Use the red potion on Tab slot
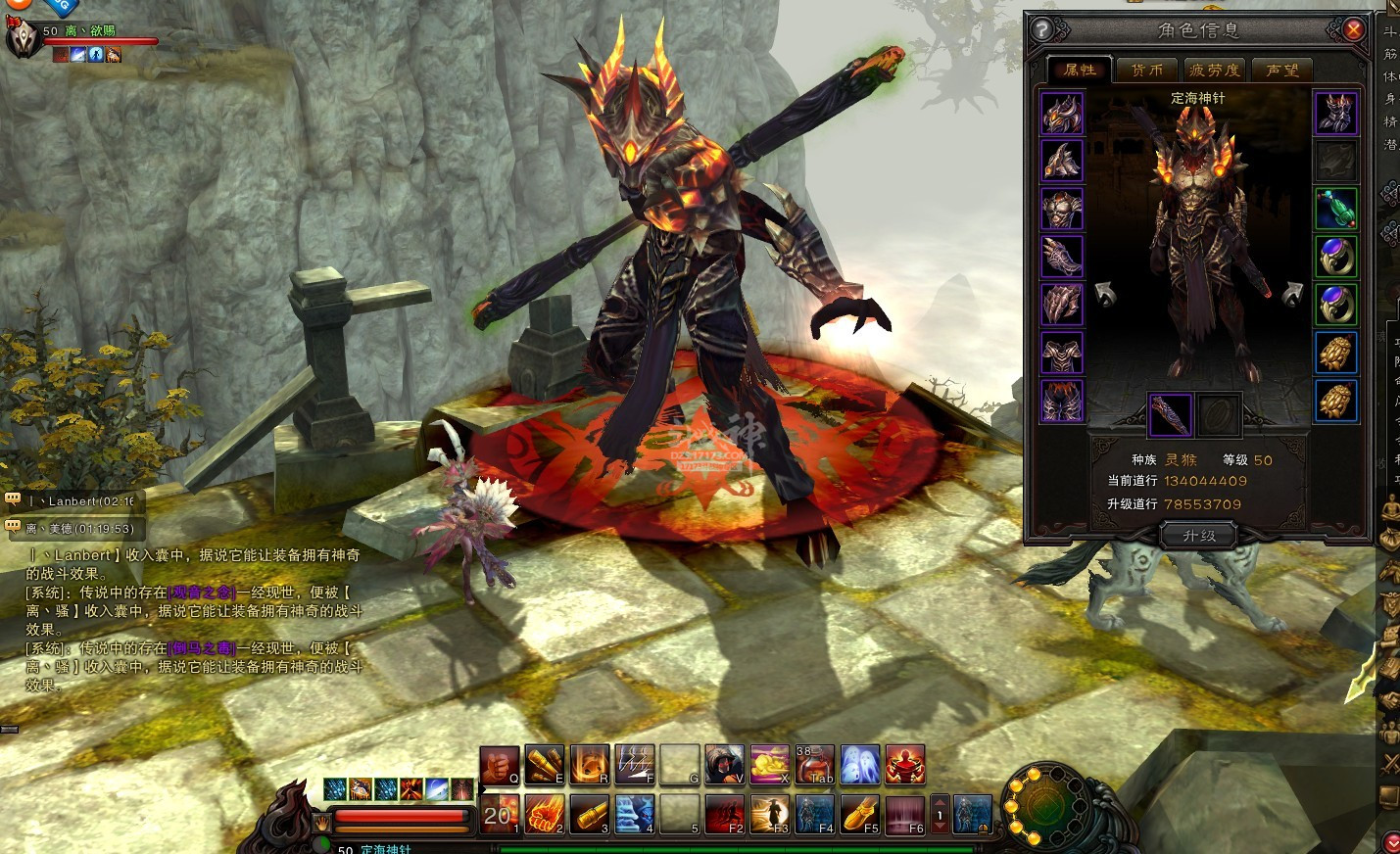This screenshot has width=1400, height=854. click(x=814, y=765)
